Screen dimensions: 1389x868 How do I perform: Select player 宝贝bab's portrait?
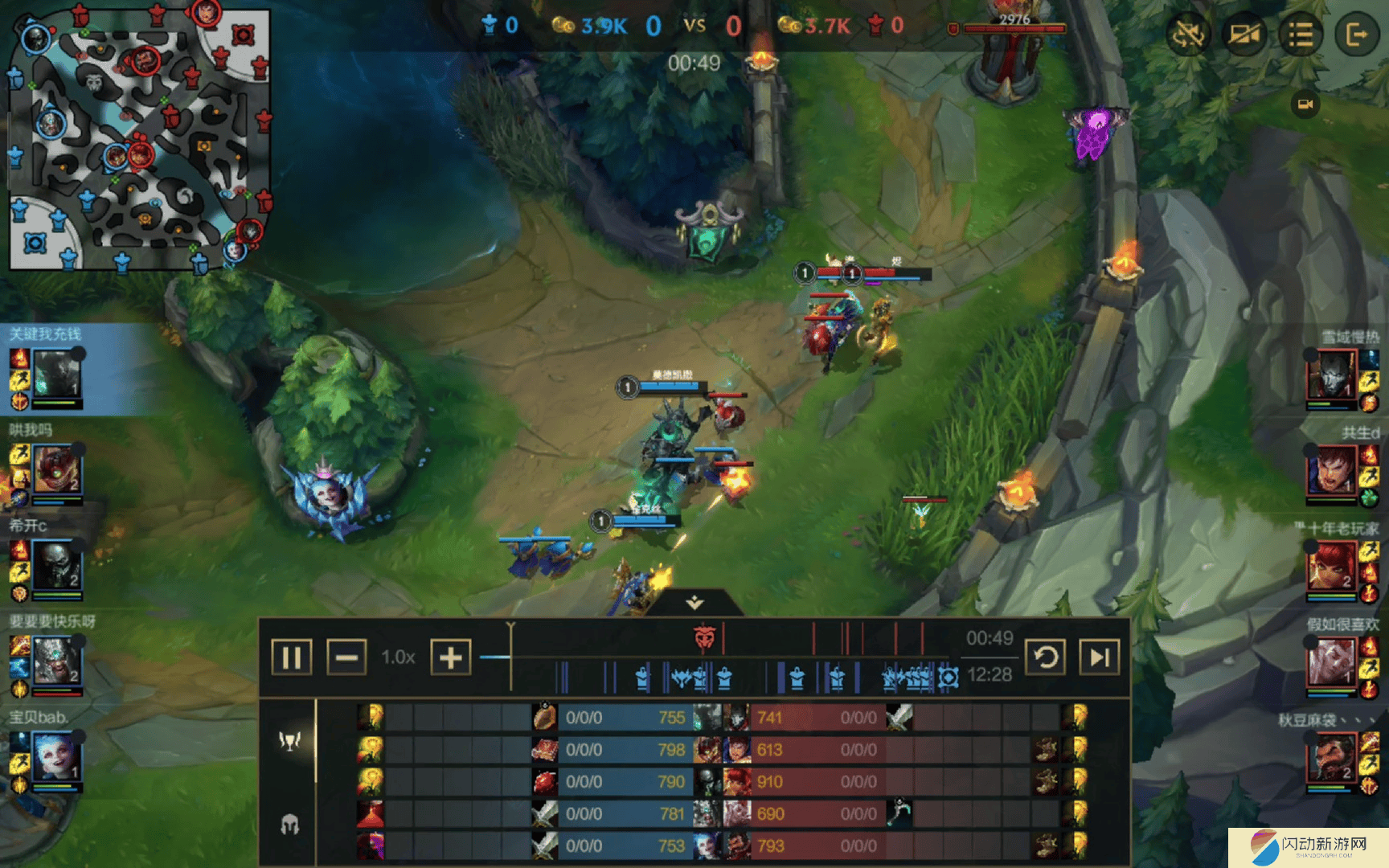(x=56, y=757)
